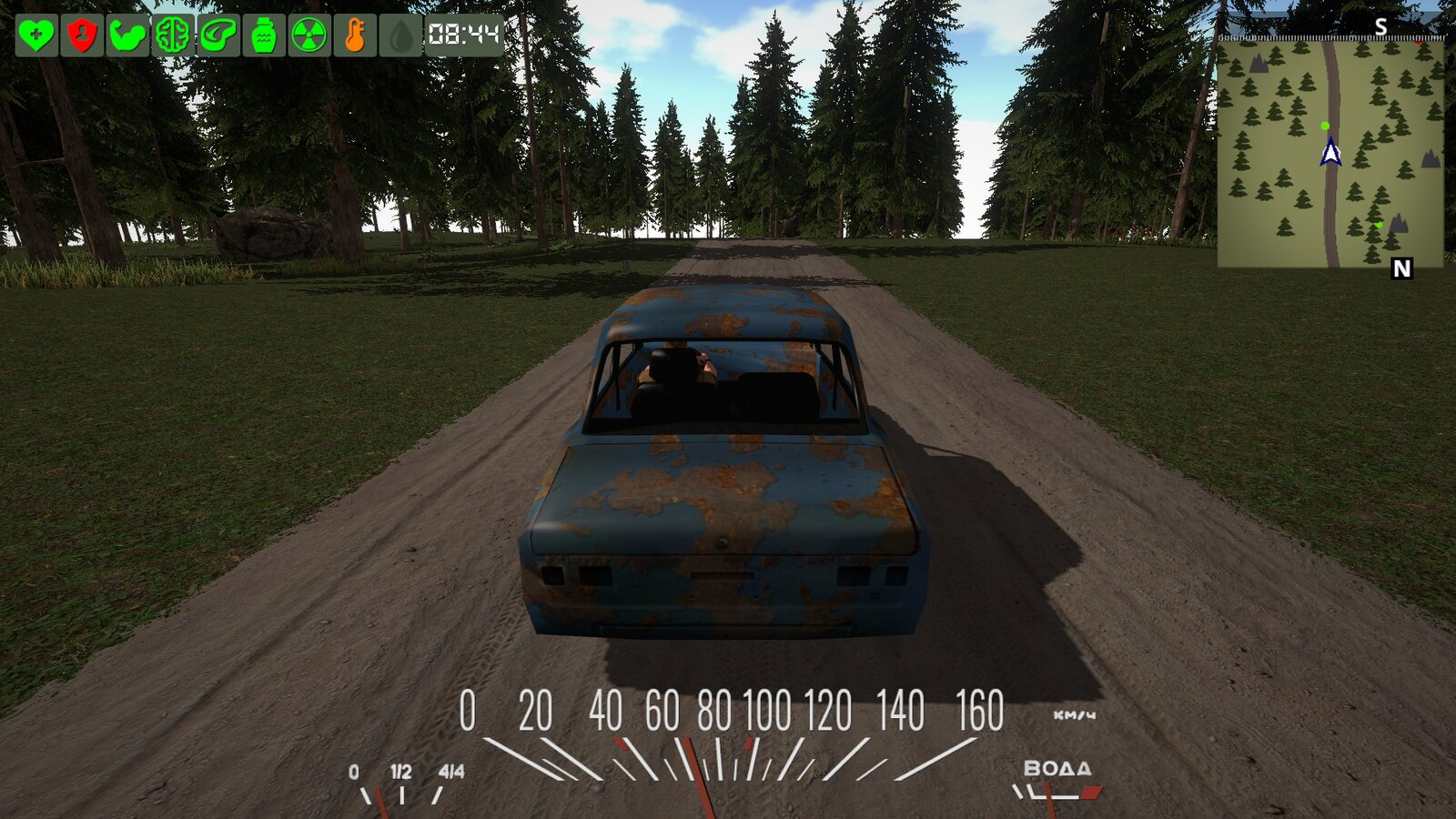The height and width of the screenshot is (819, 1456).
Task: Check the flexed arm stamina icon
Action: pyautogui.click(x=127, y=35)
